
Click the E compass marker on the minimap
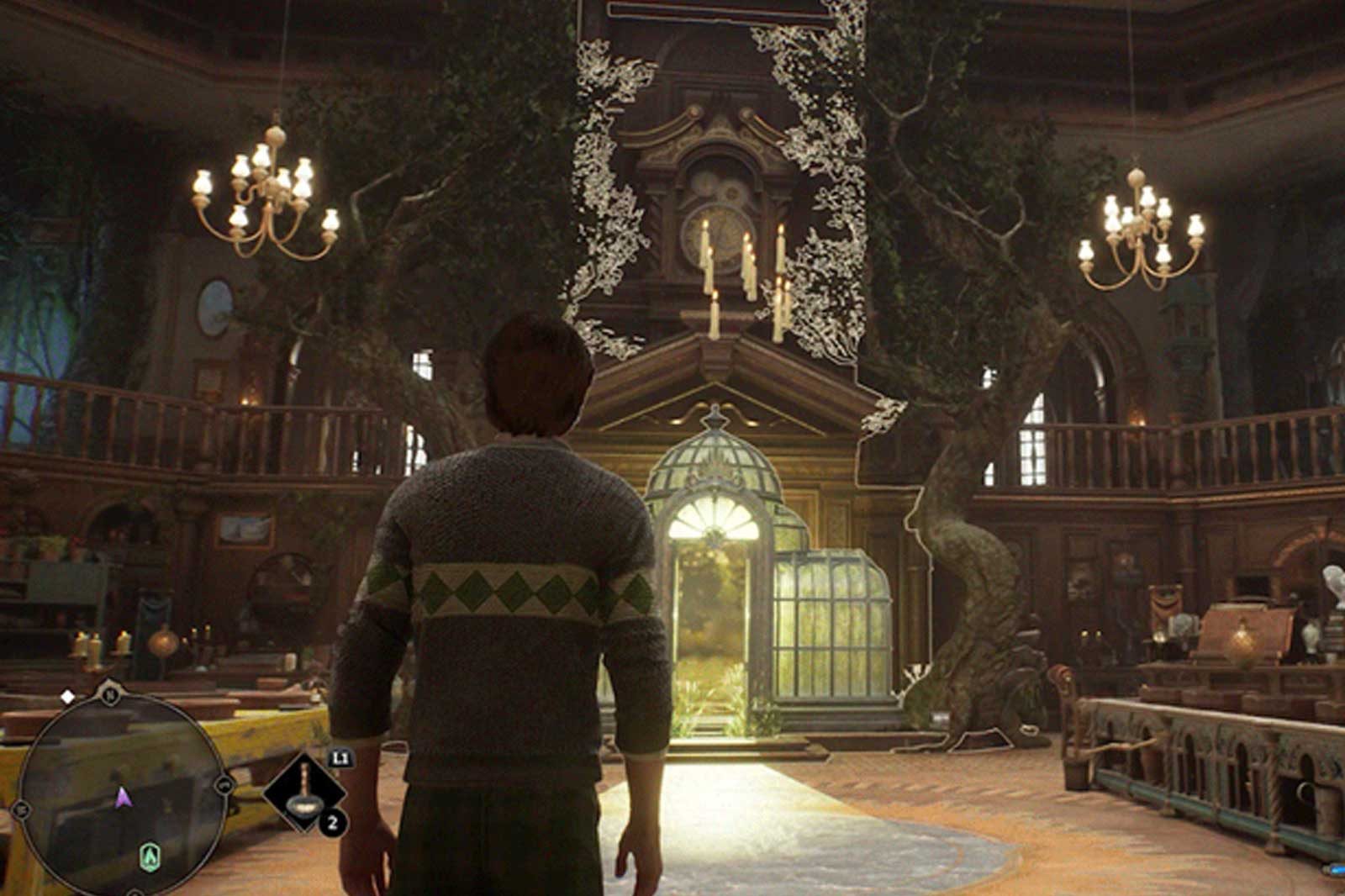[224, 784]
